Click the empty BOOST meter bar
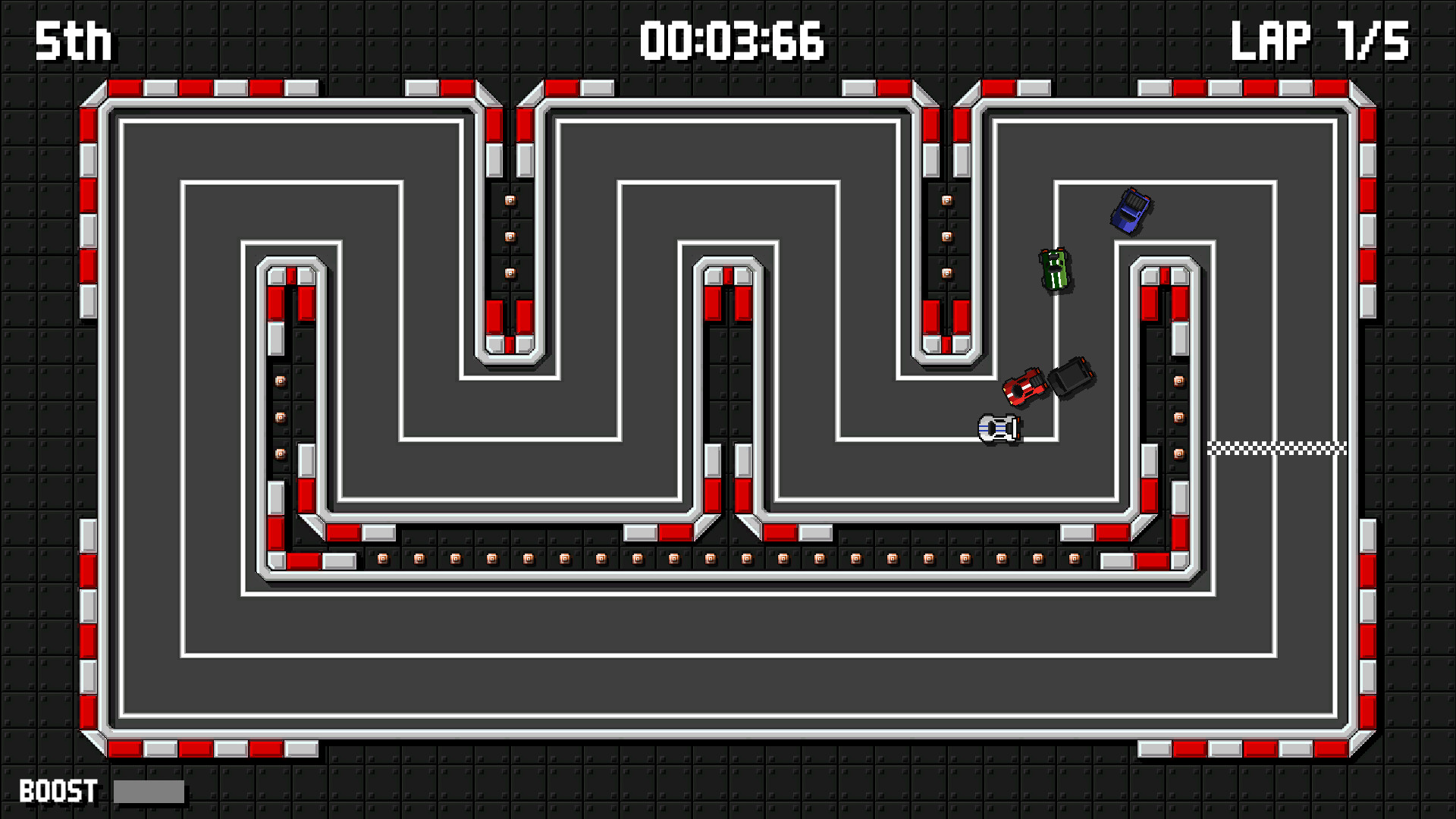This screenshot has width=1456, height=819. tap(149, 792)
